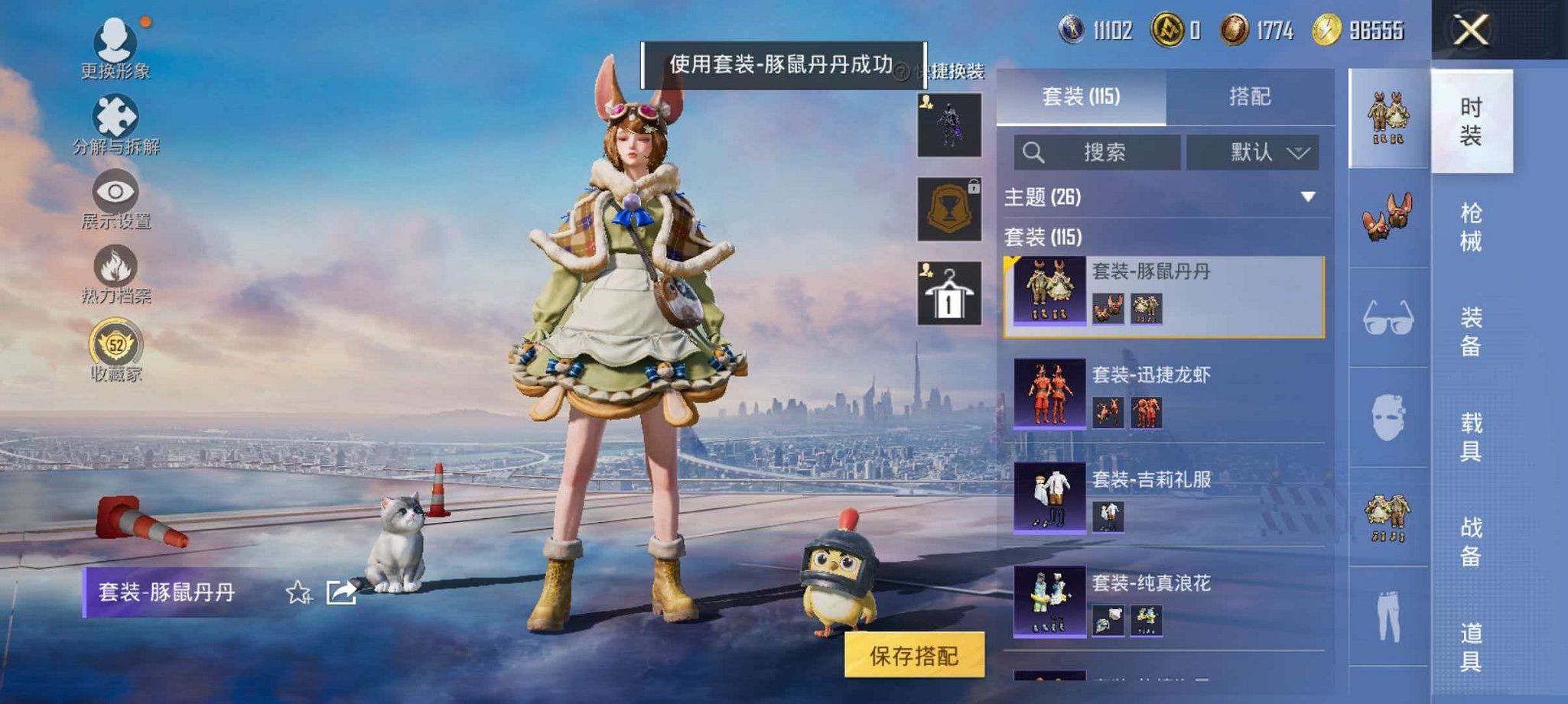The image size is (1568, 704).
Task: Collapse the 主题 (26) section
Action: point(1306,197)
